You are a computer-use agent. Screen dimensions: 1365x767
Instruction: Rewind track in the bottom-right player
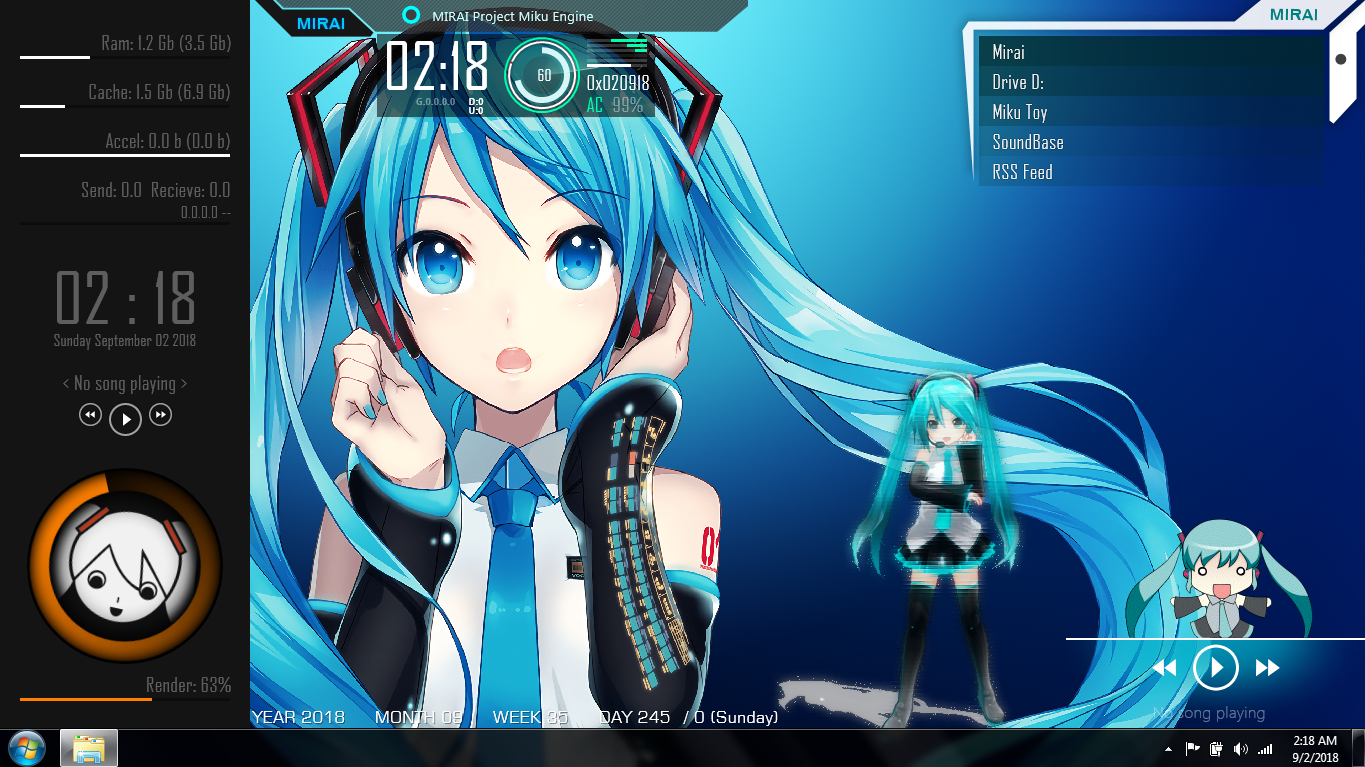click(x=1166, y=667)
